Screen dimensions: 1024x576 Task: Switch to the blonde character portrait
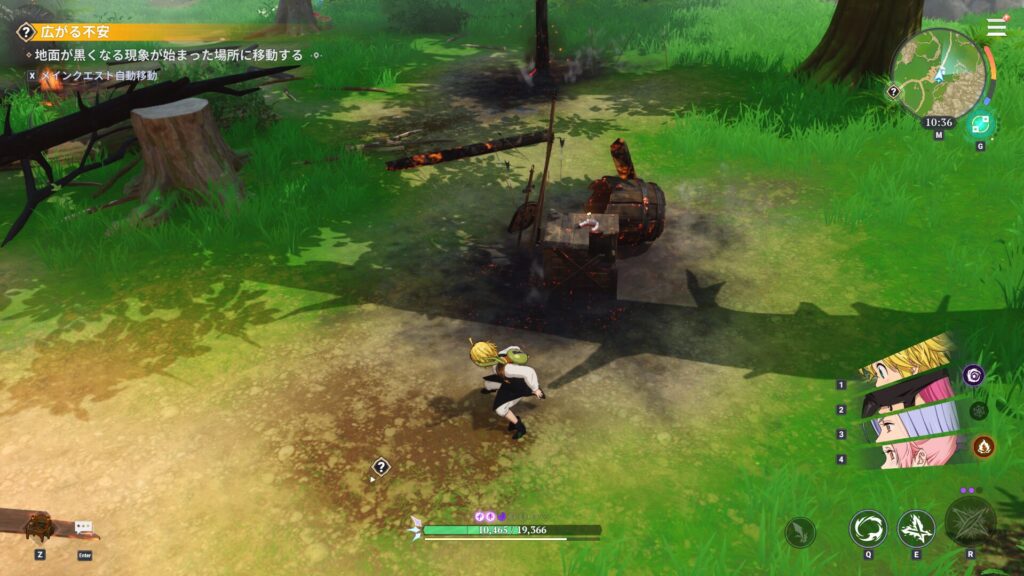pos(905,362)
